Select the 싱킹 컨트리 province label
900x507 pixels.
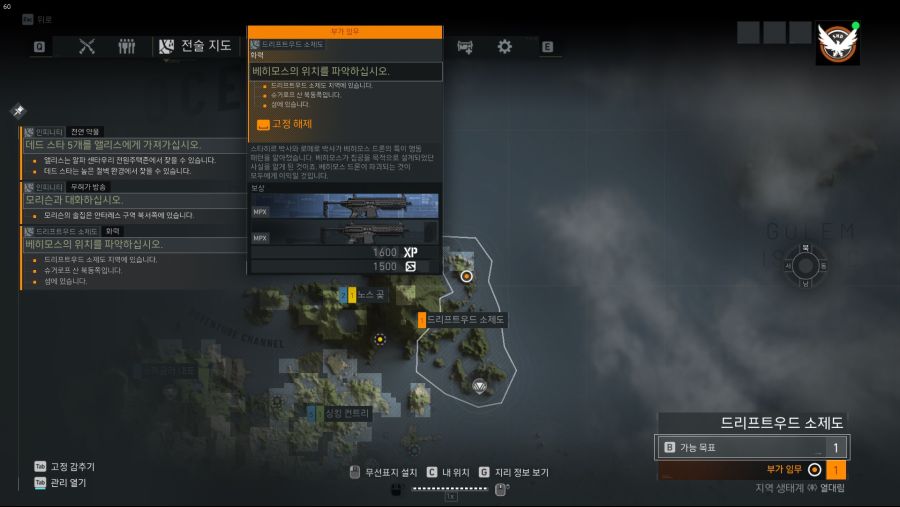tap(340, 413)
